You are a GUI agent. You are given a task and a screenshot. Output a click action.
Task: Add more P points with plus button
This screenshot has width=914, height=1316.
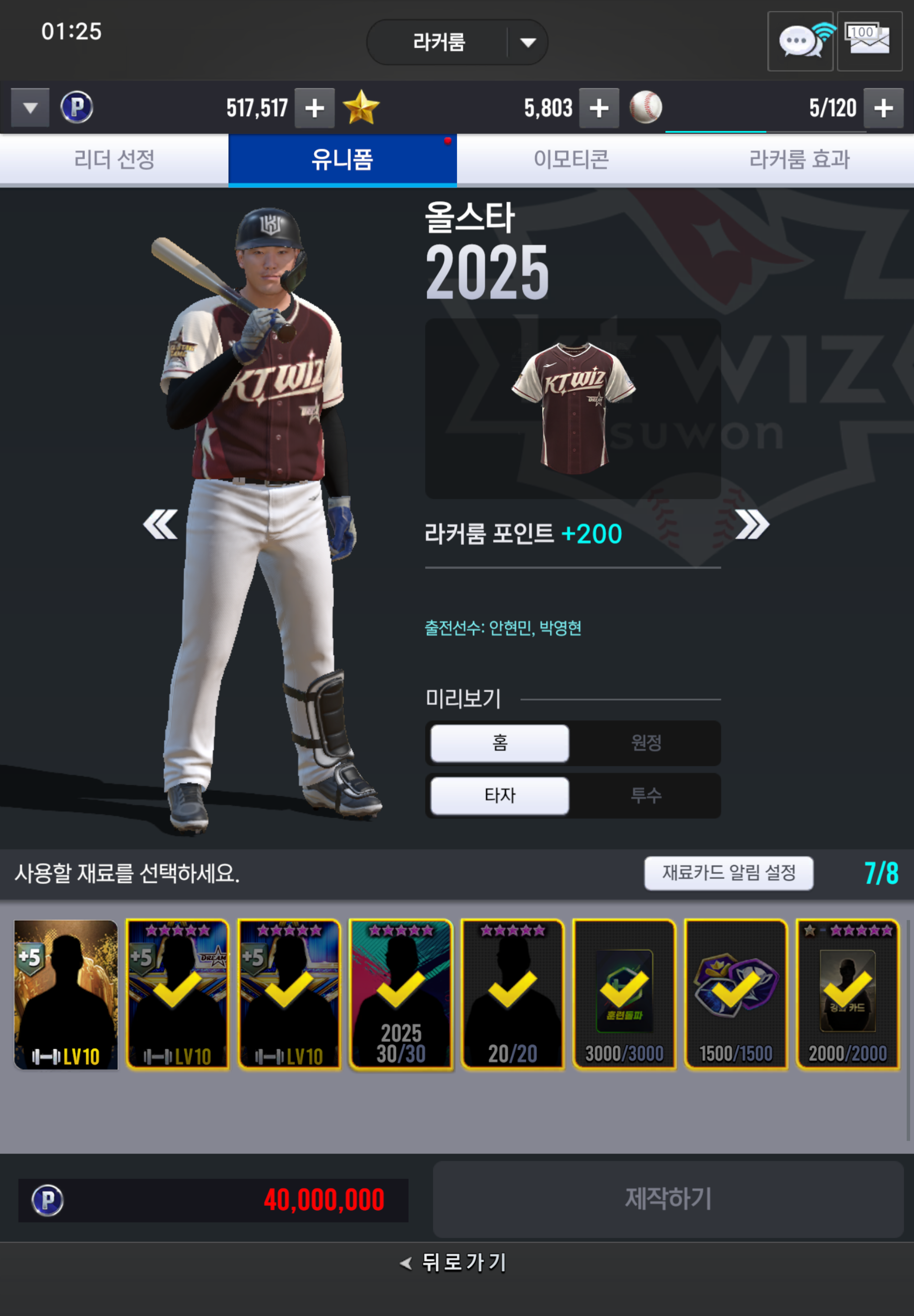[x=314, y=108]
